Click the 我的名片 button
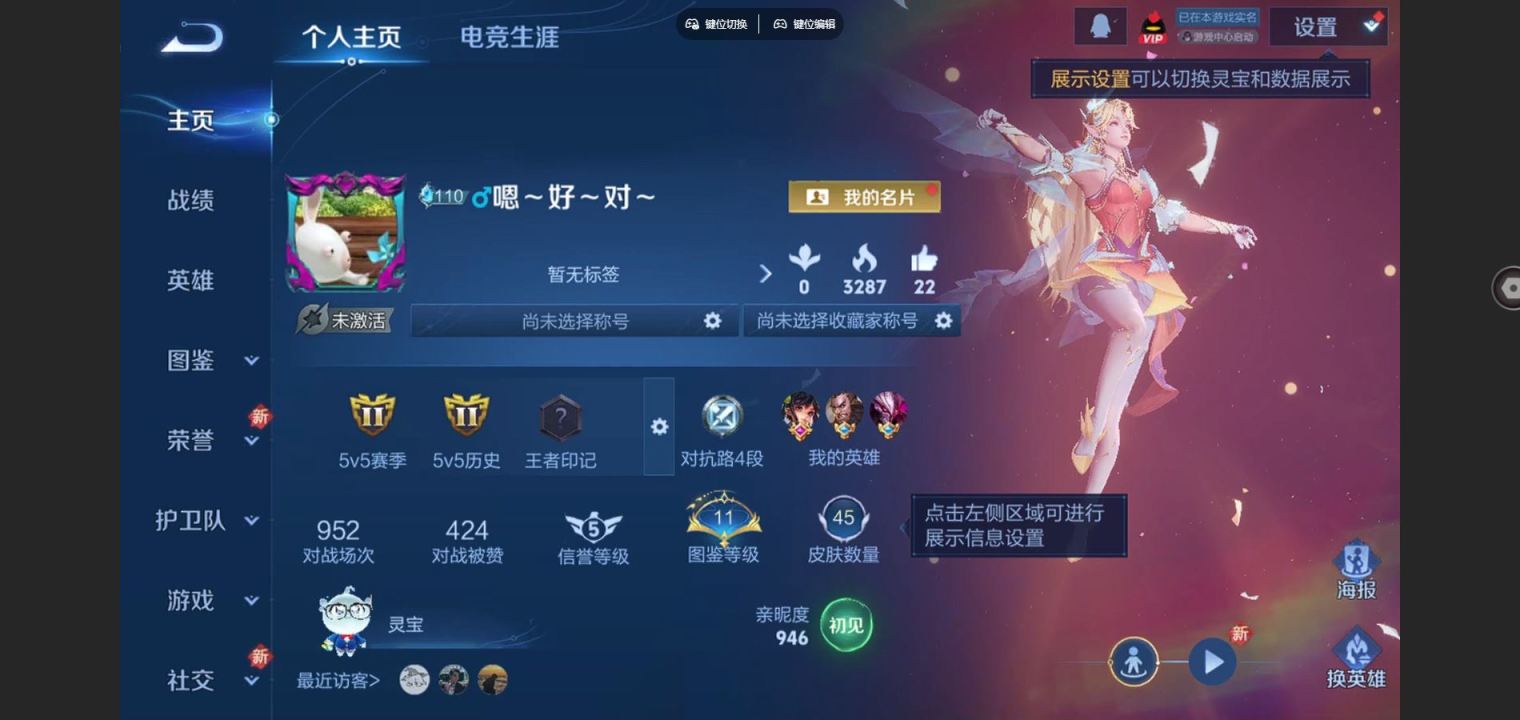Viewport: 1520px width, 720px height. click(x=864, y=197)
